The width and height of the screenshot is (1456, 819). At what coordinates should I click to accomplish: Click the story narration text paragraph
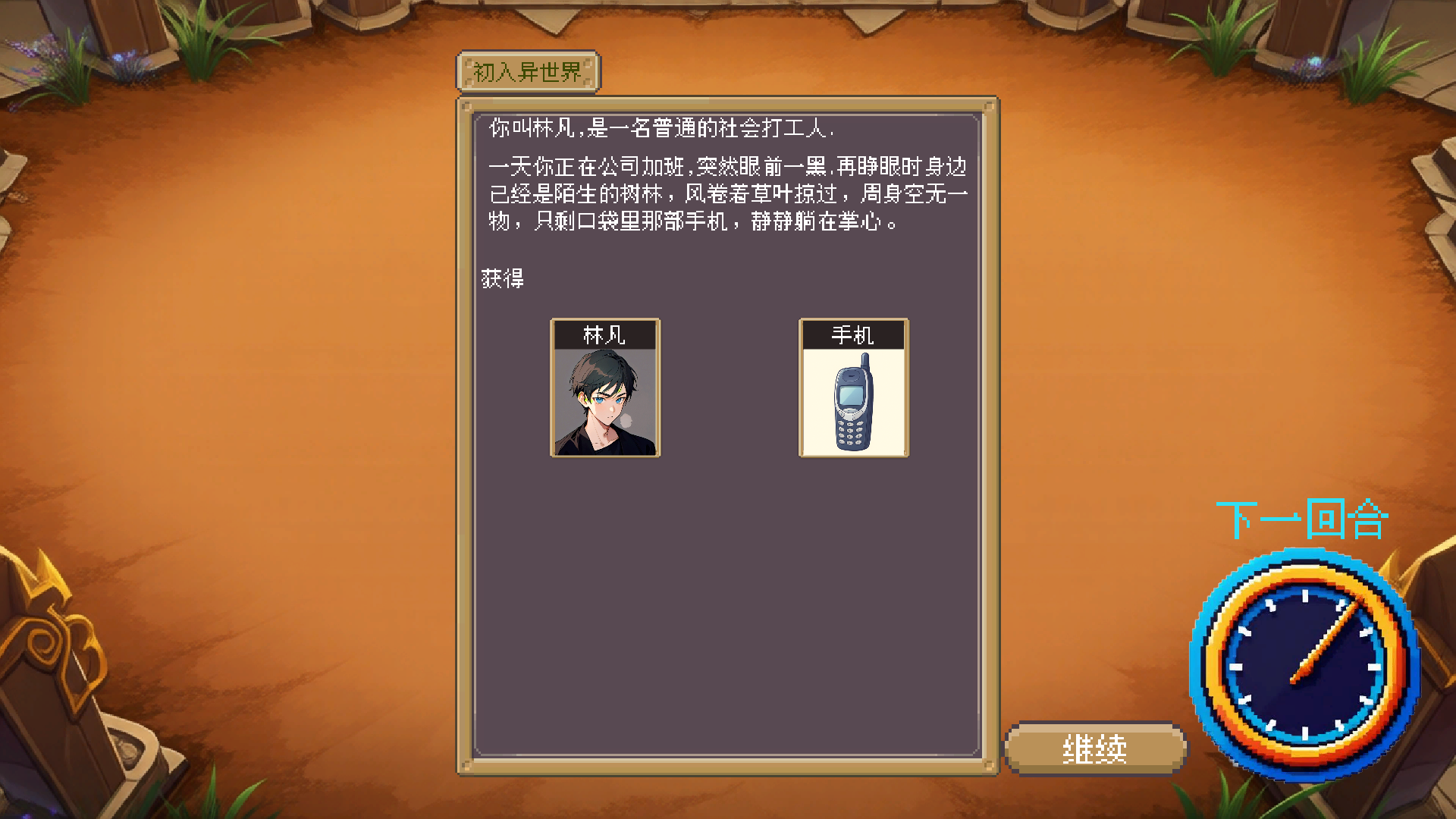pyautogui.click(x=728, y=193)
